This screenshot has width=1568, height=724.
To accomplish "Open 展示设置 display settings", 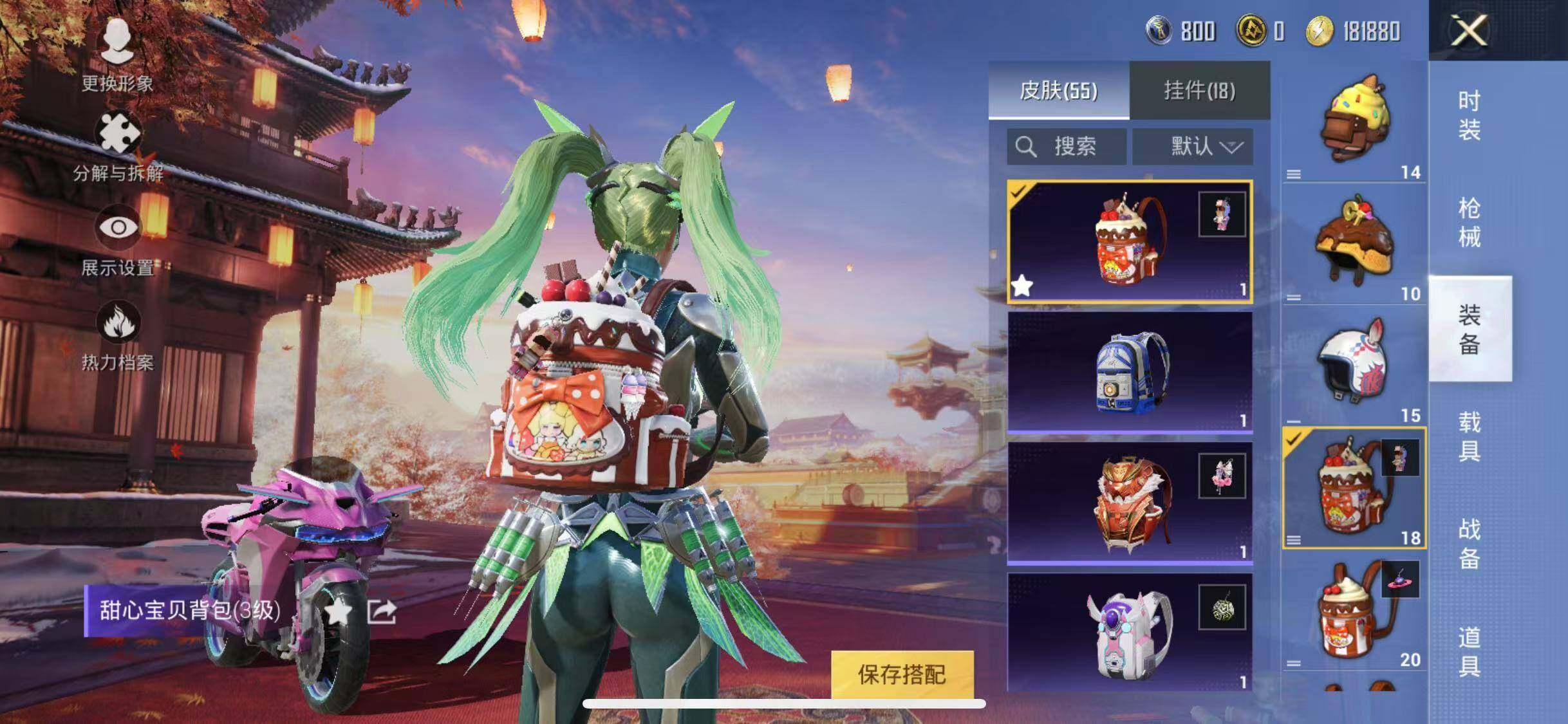I will 118,239.
